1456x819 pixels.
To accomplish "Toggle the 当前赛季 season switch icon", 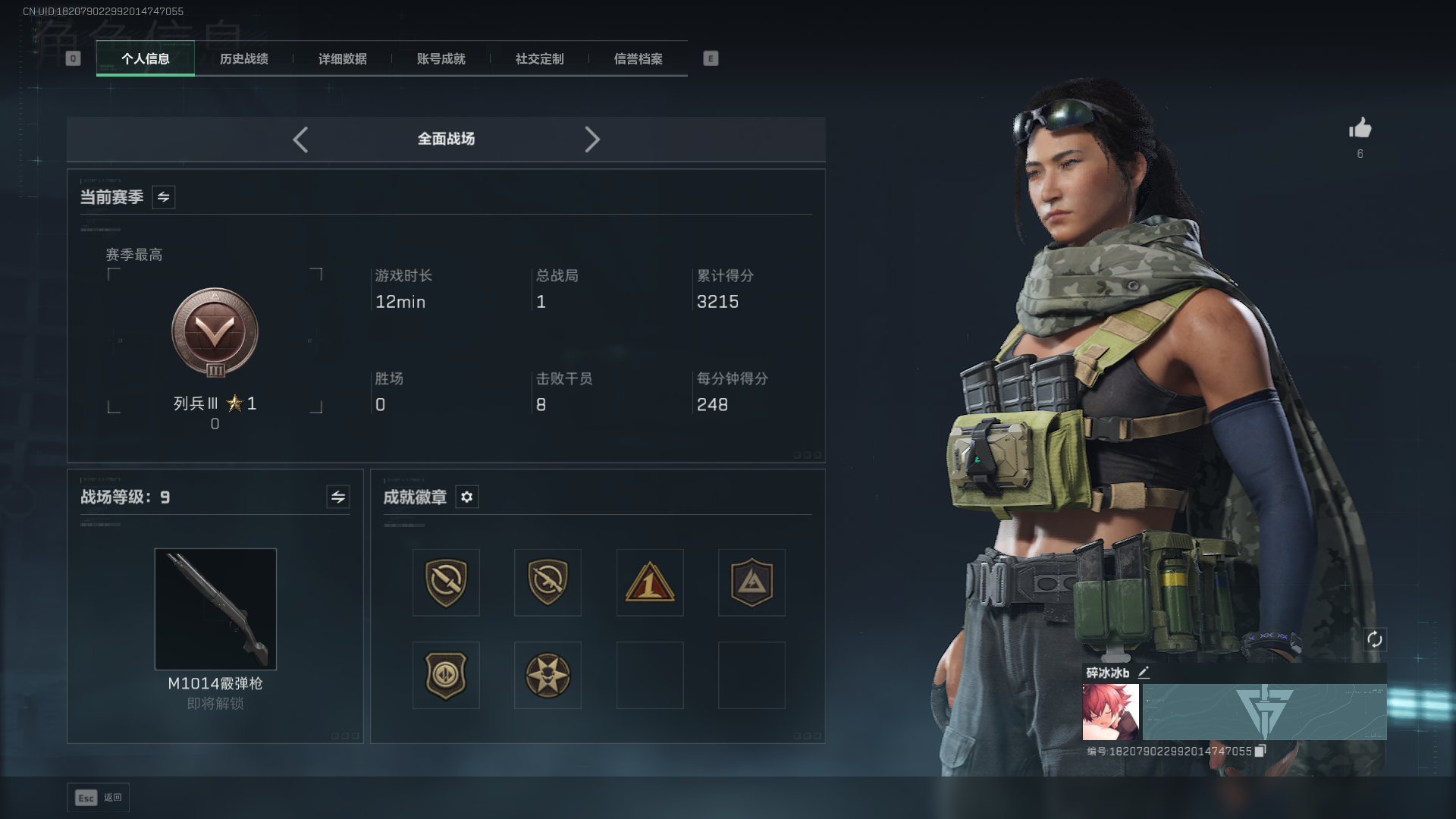I will [x=163, y=197].
